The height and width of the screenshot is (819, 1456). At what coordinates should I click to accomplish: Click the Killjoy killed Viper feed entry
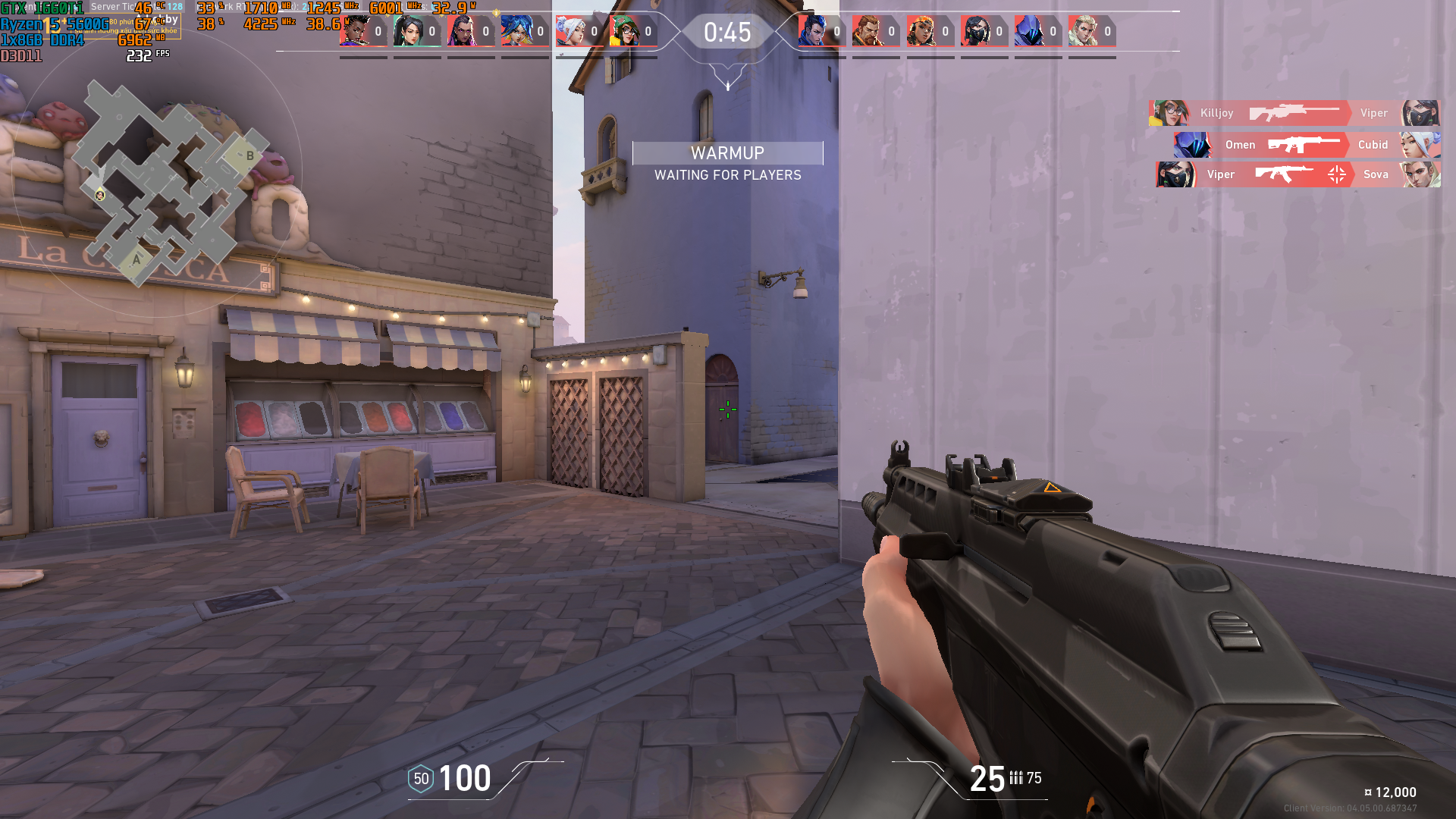[1295, 113]
